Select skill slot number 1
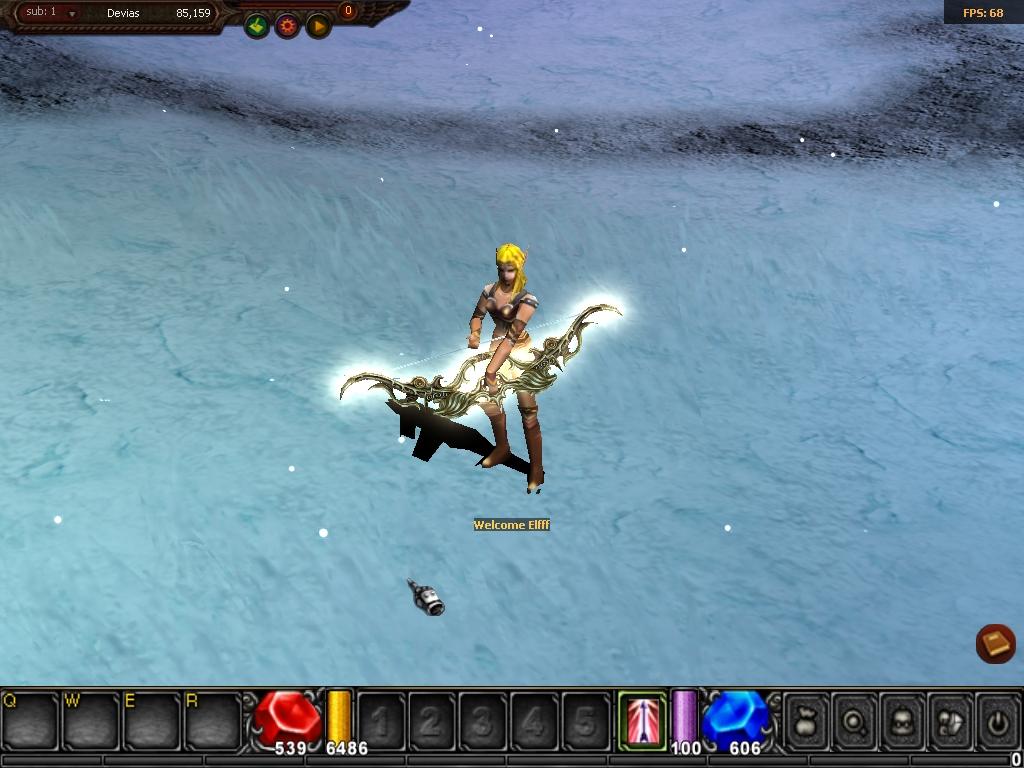 tap(381, 720)
